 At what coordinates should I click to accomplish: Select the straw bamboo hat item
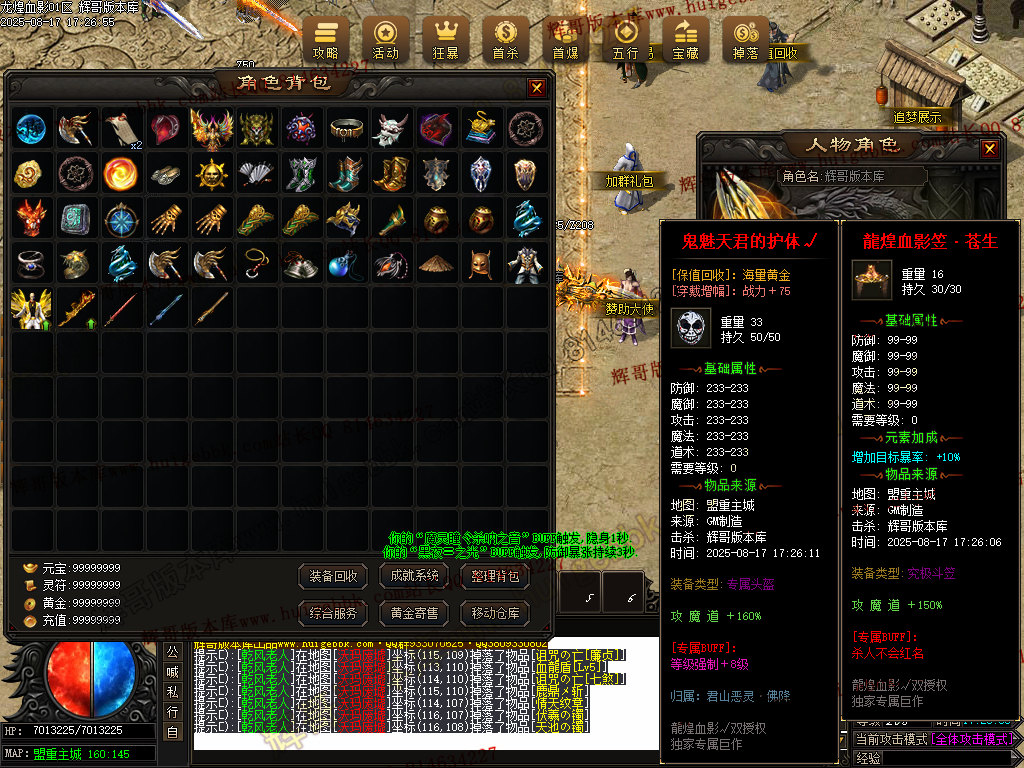coord(434,264)
